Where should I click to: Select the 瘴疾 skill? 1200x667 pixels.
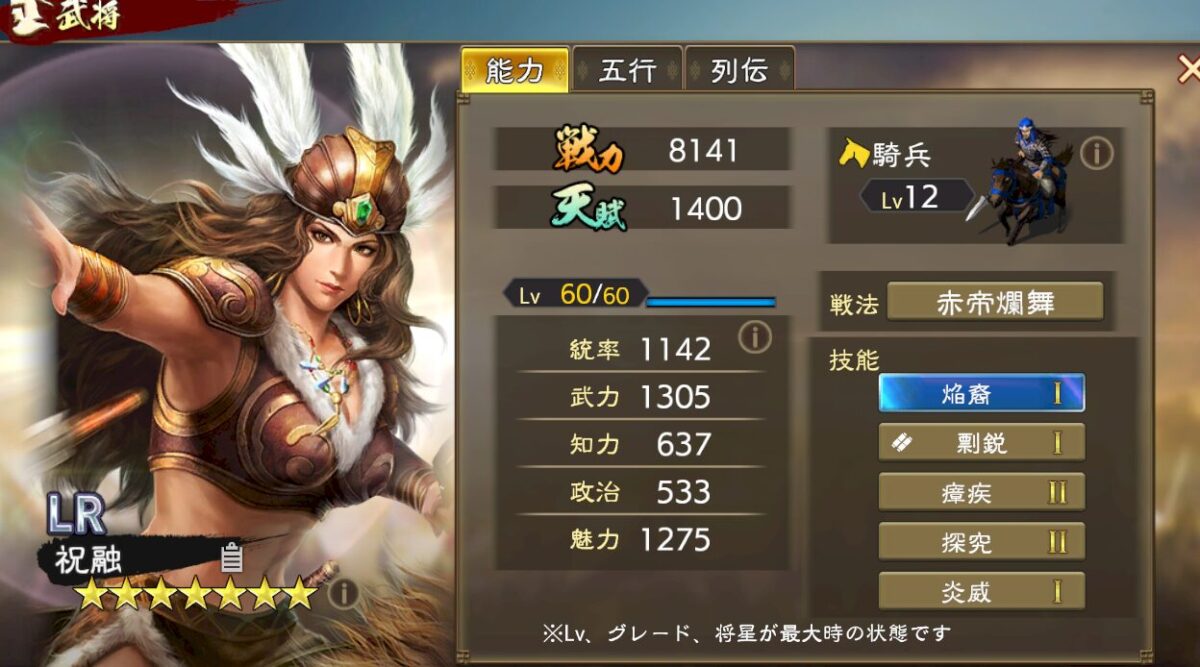(981, 492)
